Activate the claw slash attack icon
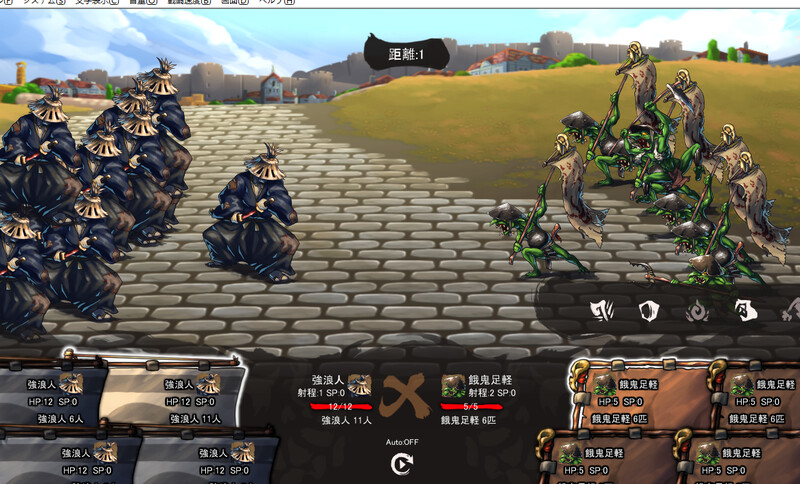The image size is (800, 484). click(602, 311)
